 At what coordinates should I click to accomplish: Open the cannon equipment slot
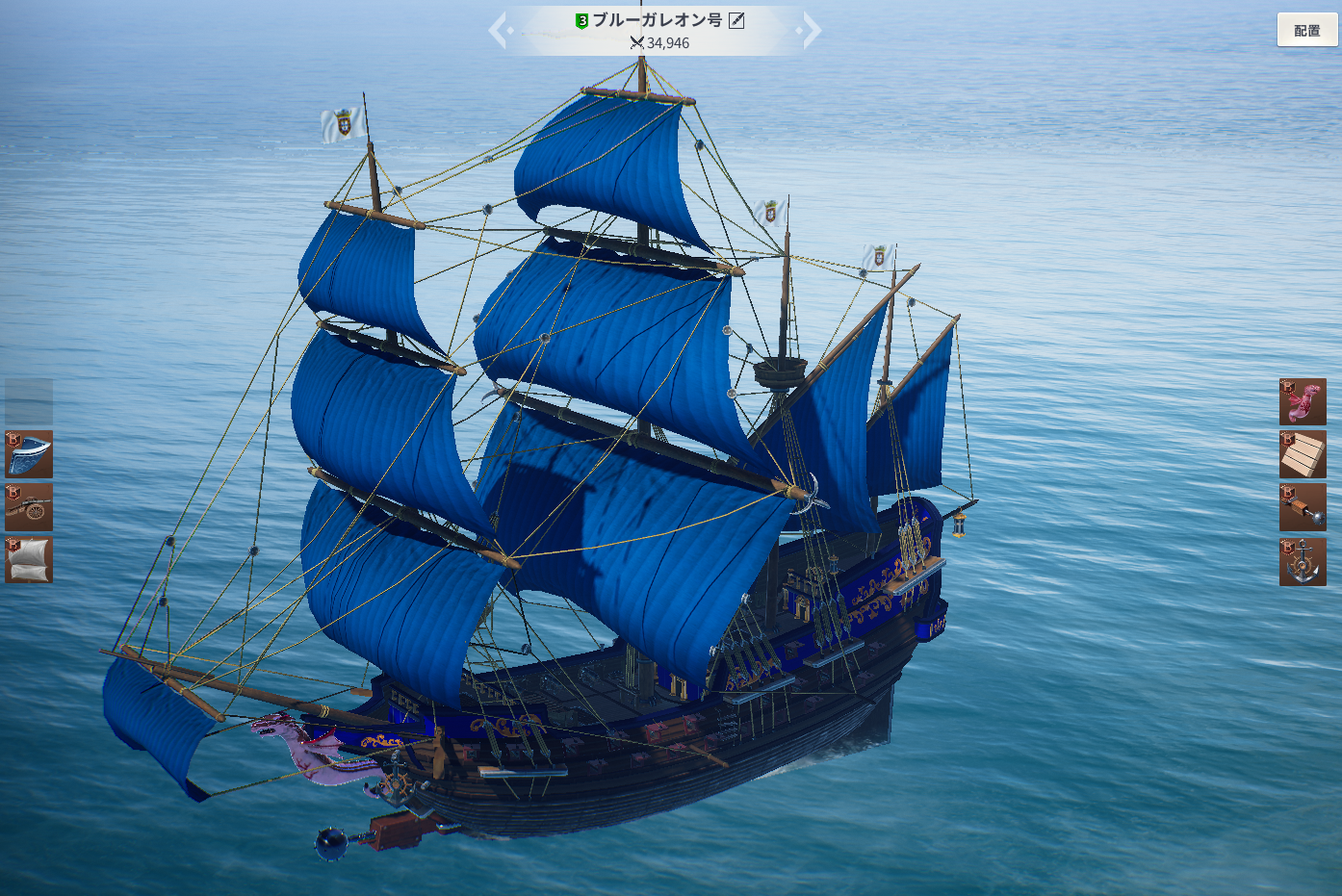29,507
